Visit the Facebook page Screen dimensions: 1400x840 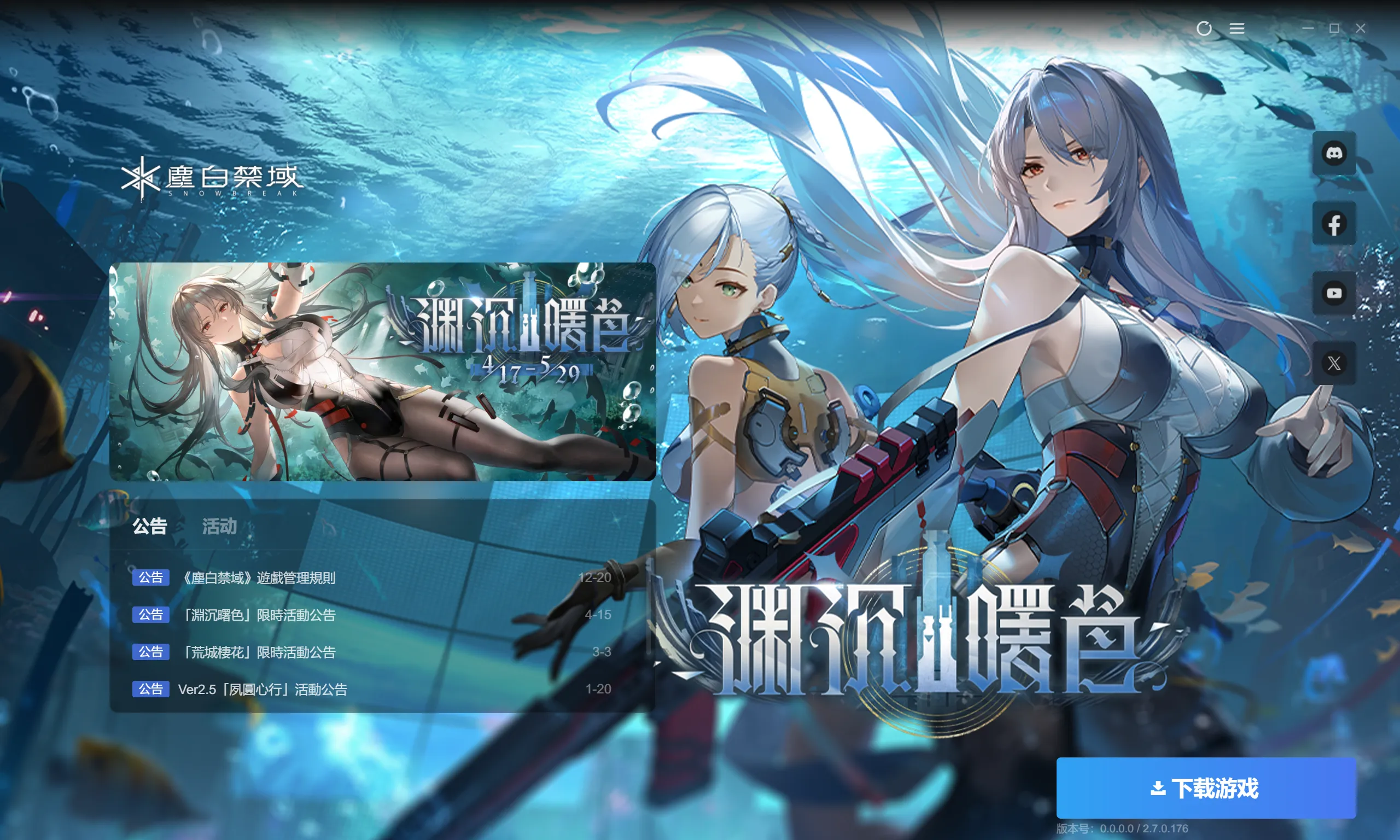1334,224
